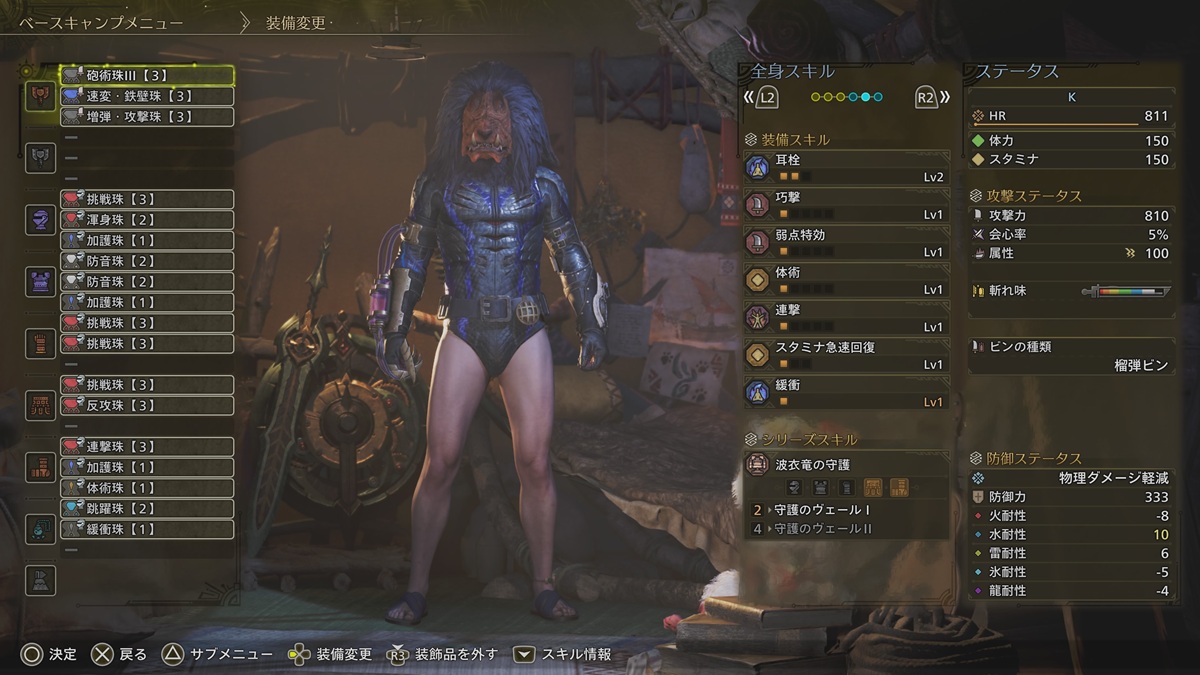Show the 波衣竜の守護 series skill
The height and width of the screenshot is (675, 1200).
point(846,466)
